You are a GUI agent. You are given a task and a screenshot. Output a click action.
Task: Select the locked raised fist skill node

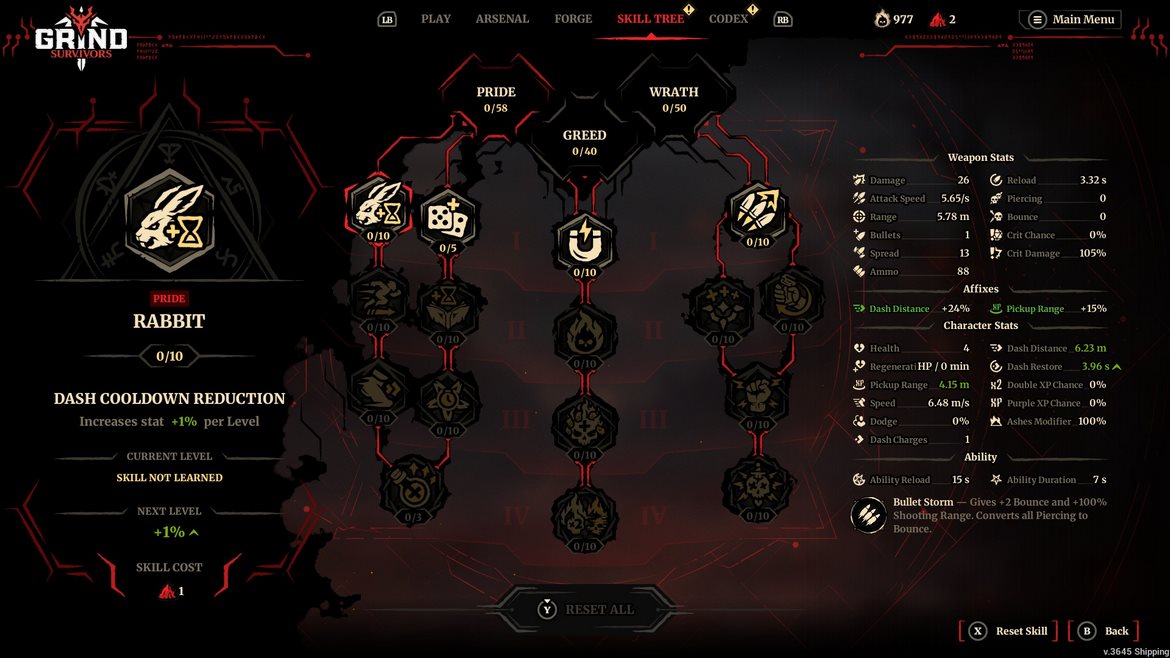[x=758, y=395]
